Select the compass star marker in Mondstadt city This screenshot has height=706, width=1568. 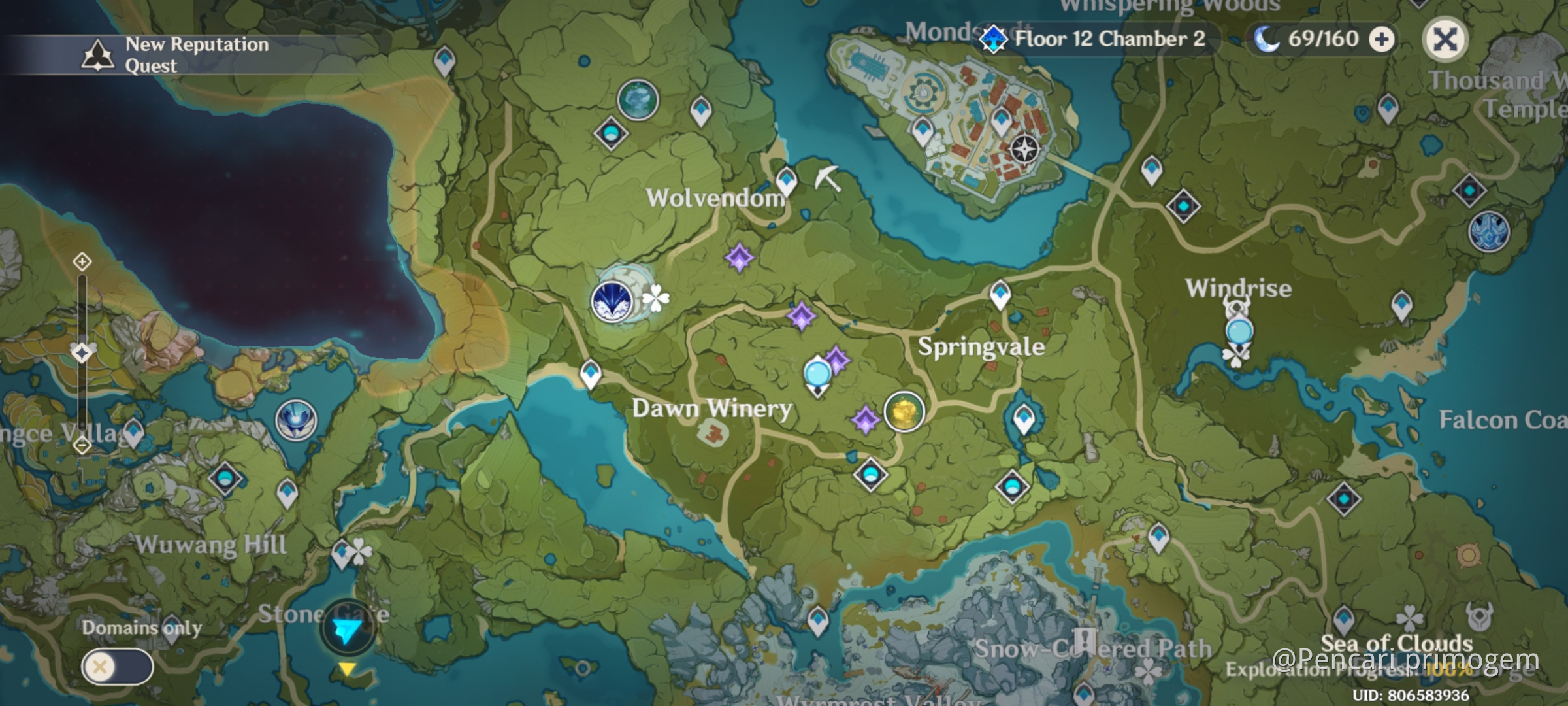click(x=1024, y=149)
